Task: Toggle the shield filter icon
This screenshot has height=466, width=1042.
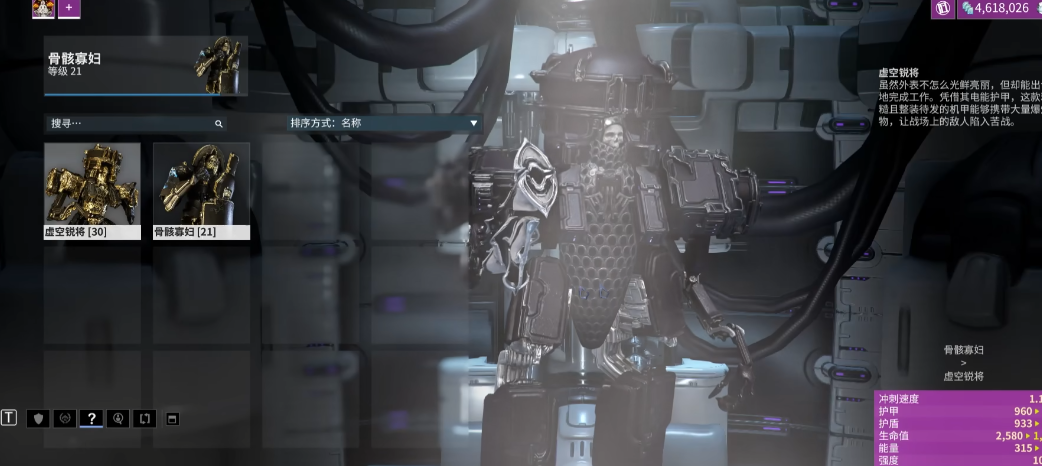Action: [39, 418]
